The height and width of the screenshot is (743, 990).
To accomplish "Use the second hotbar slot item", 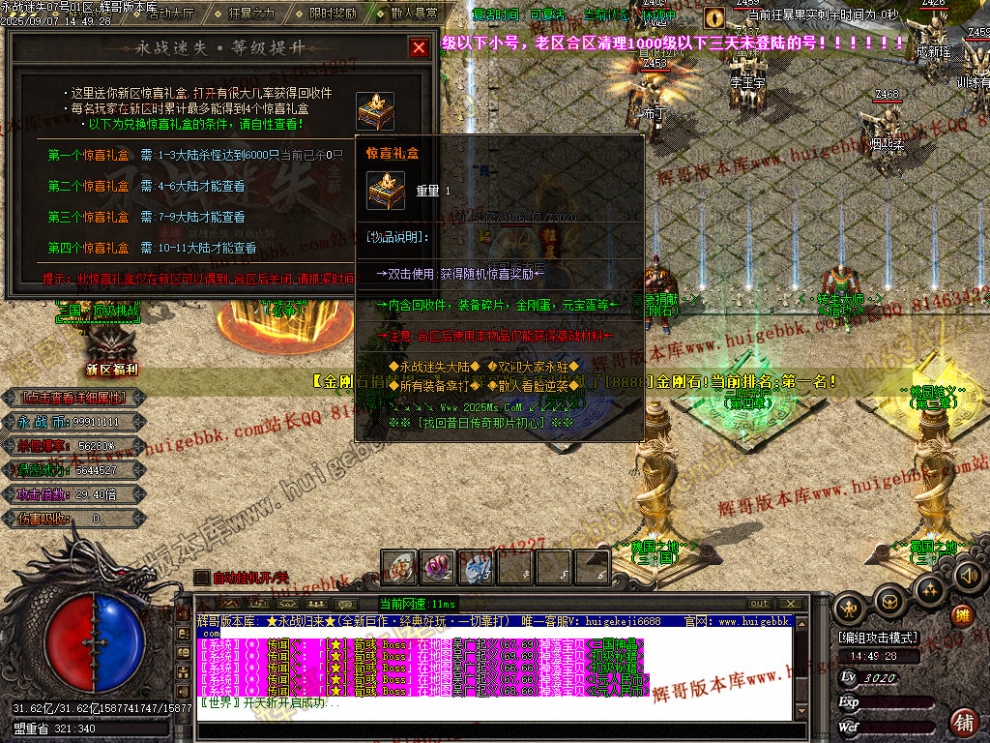I will (x=437, y=567).
